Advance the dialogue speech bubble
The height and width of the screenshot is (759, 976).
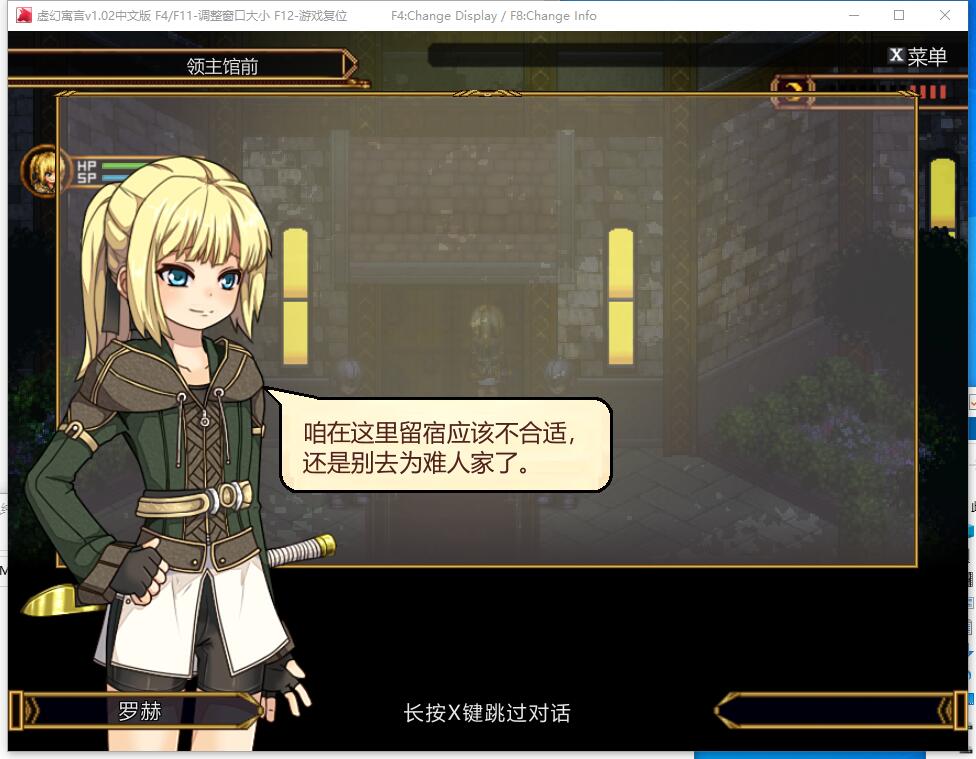[445, 446]
